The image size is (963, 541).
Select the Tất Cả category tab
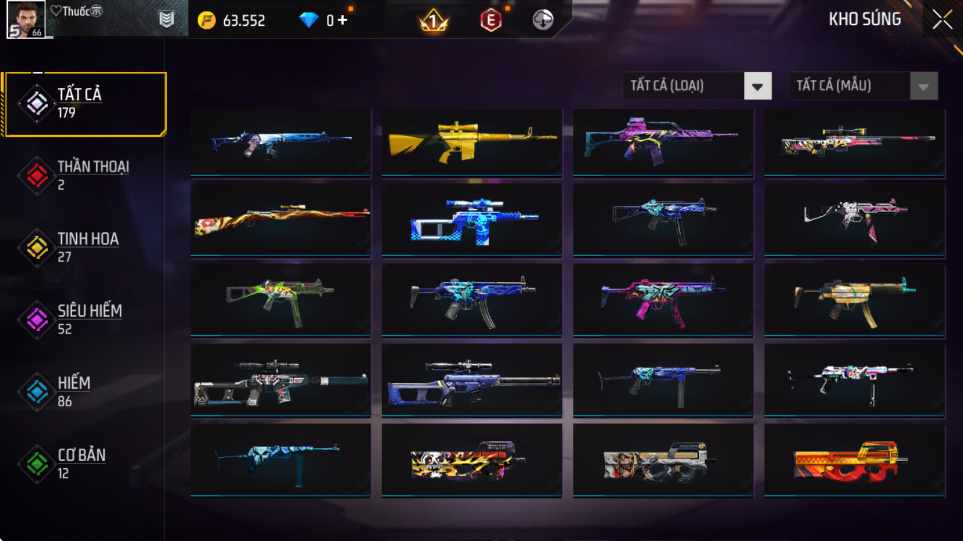[84, 103]
